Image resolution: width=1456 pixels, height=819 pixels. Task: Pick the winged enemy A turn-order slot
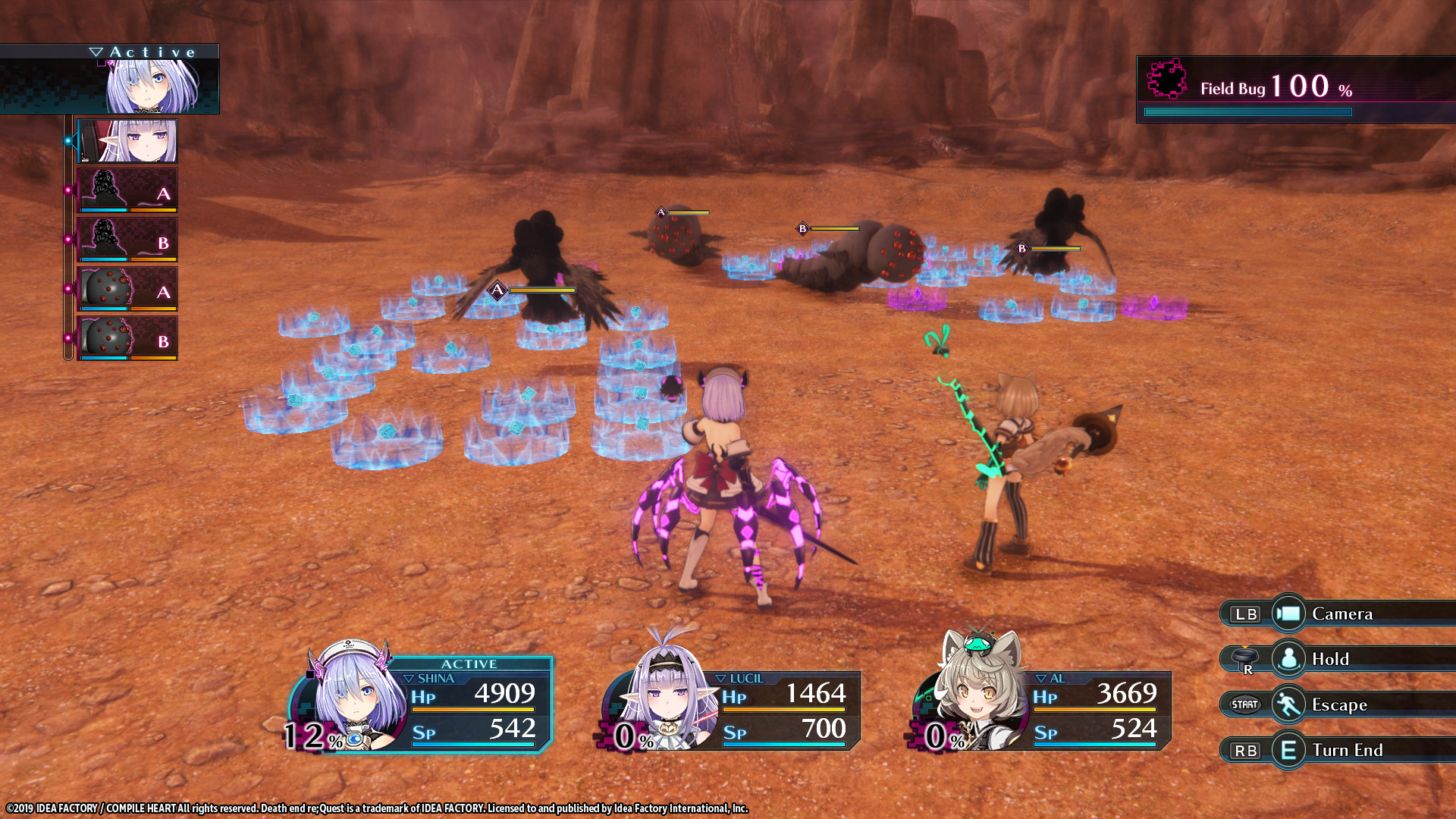click(x=127, y=190)
